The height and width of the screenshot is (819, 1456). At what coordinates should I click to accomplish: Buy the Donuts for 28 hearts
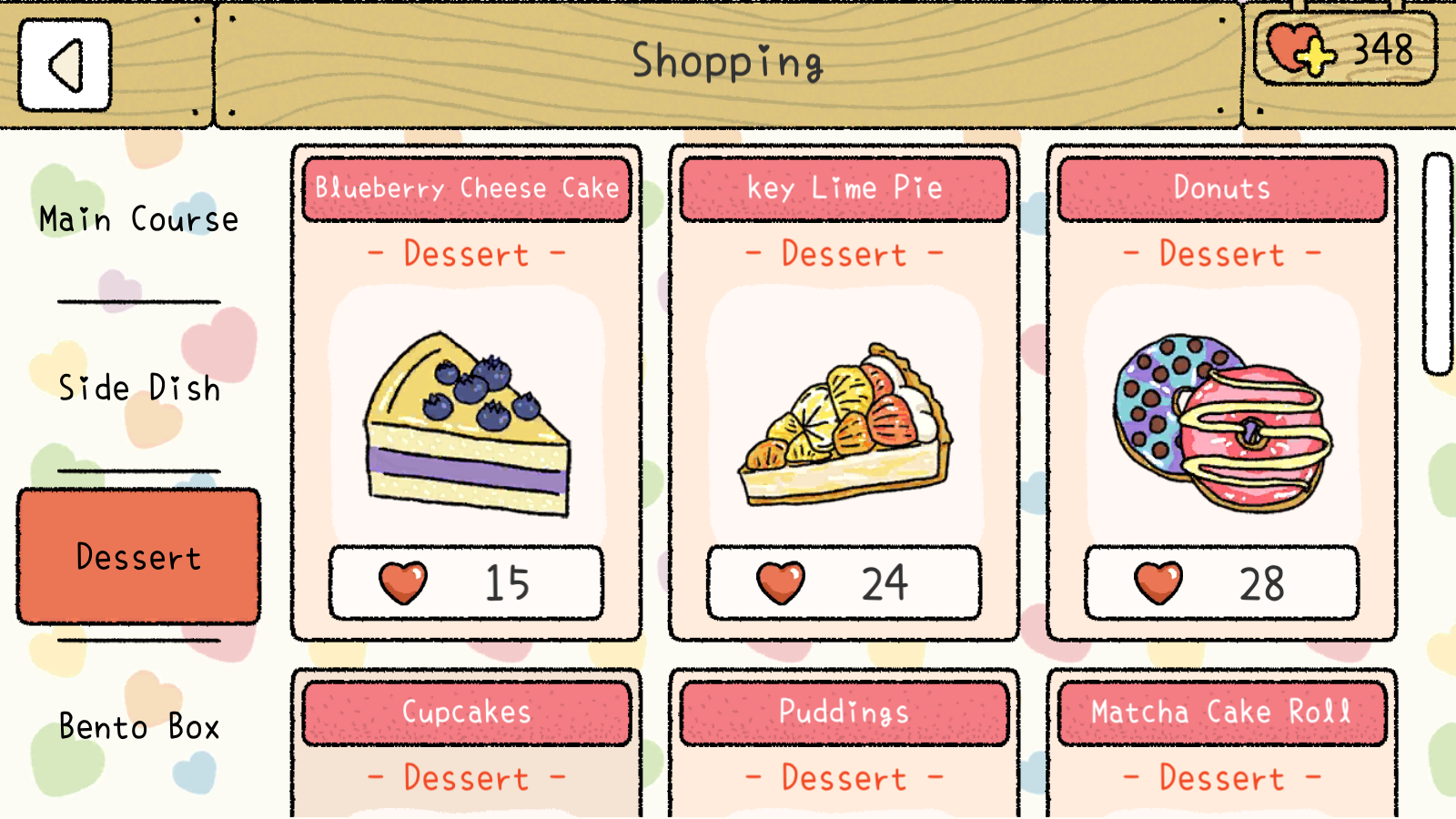click(x=1221, y=582)
